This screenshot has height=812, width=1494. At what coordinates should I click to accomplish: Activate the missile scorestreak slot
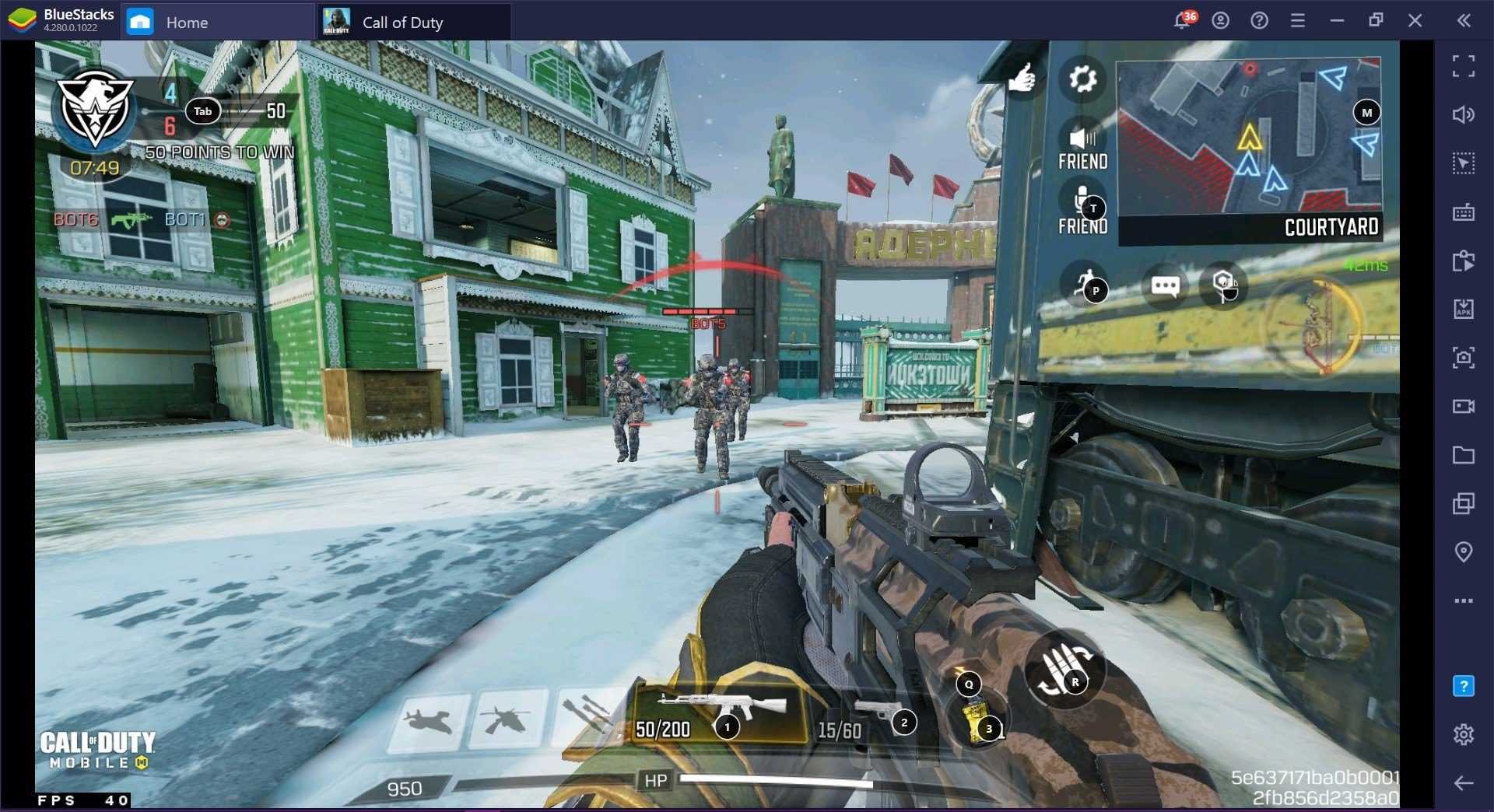coord(587,718)
